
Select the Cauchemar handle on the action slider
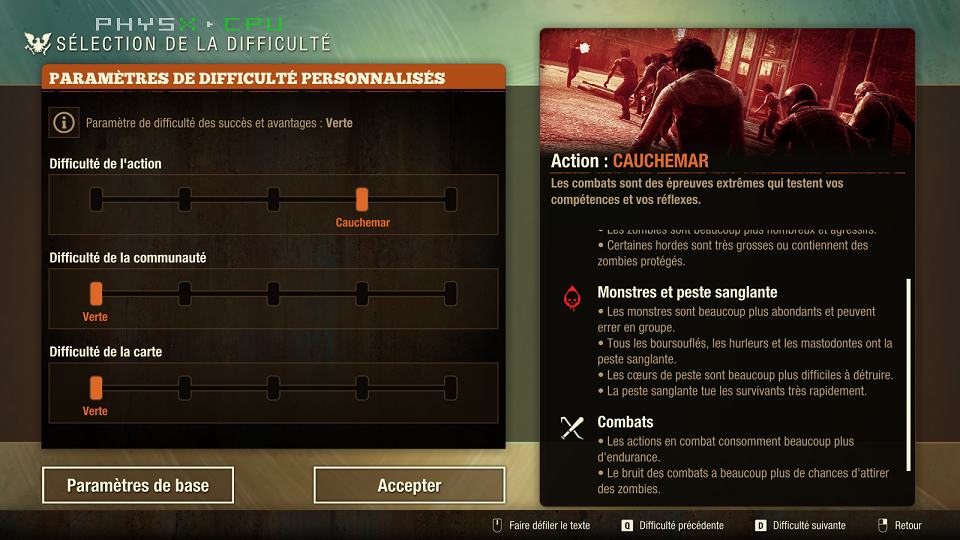[x=362, y=199]
